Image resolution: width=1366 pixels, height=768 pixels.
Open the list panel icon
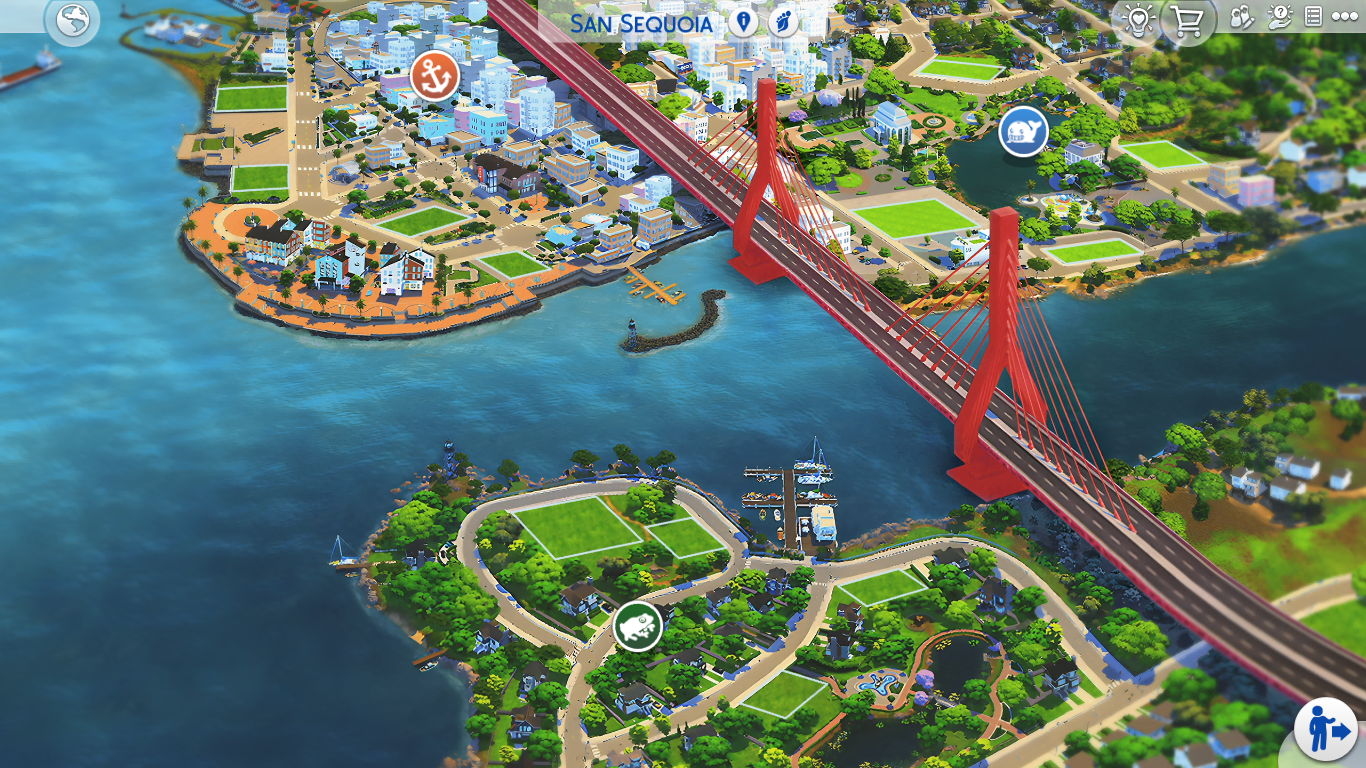point(1313,17)
